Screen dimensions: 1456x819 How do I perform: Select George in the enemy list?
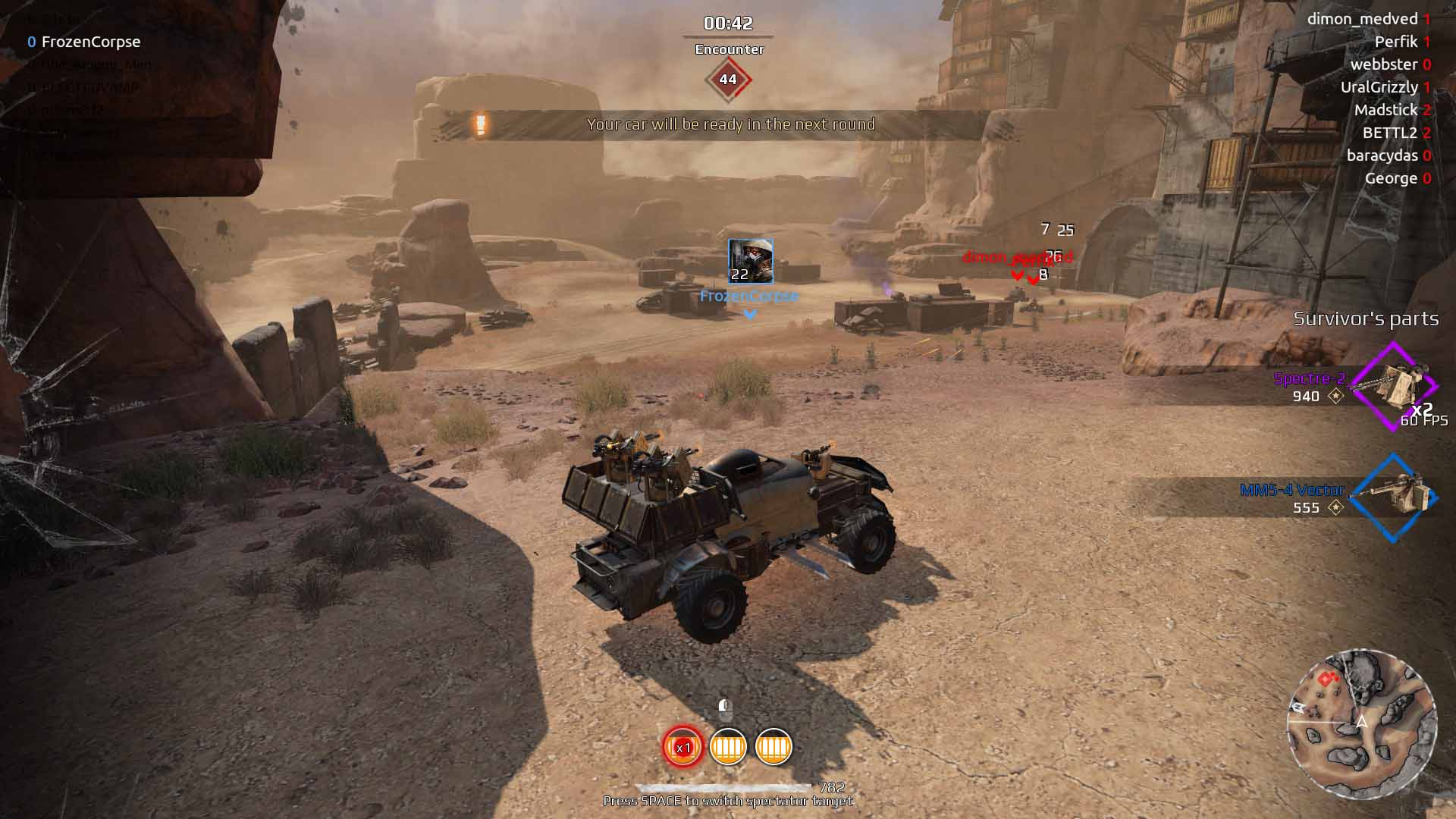[x=1391, y=178]
